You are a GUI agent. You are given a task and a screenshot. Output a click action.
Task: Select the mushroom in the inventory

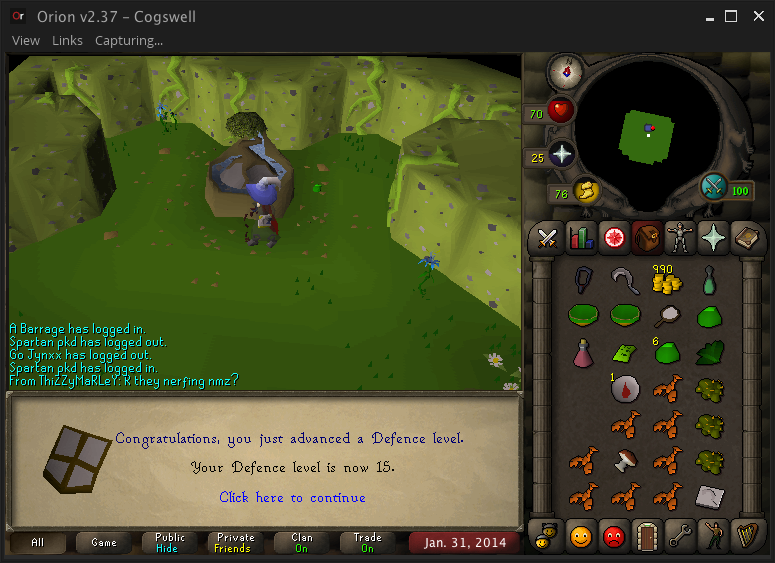coord(625,461)
